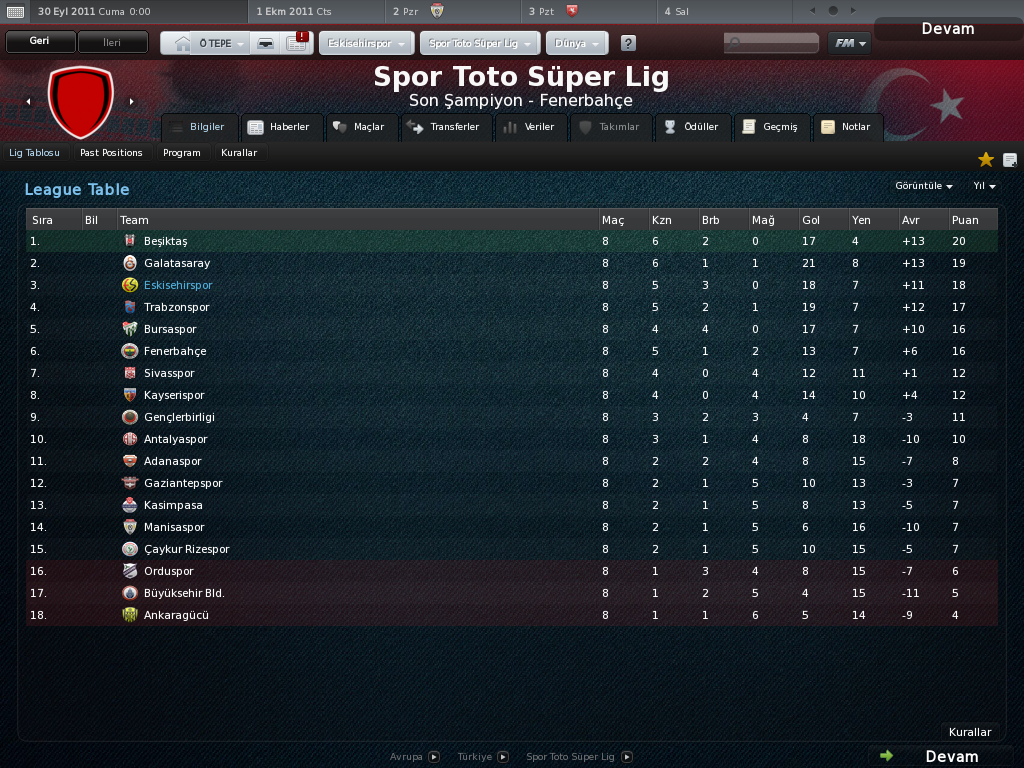Open the Görüntüle view dropdown
The width and height of the screenshot is (1024, 768).
pos(923,186)
